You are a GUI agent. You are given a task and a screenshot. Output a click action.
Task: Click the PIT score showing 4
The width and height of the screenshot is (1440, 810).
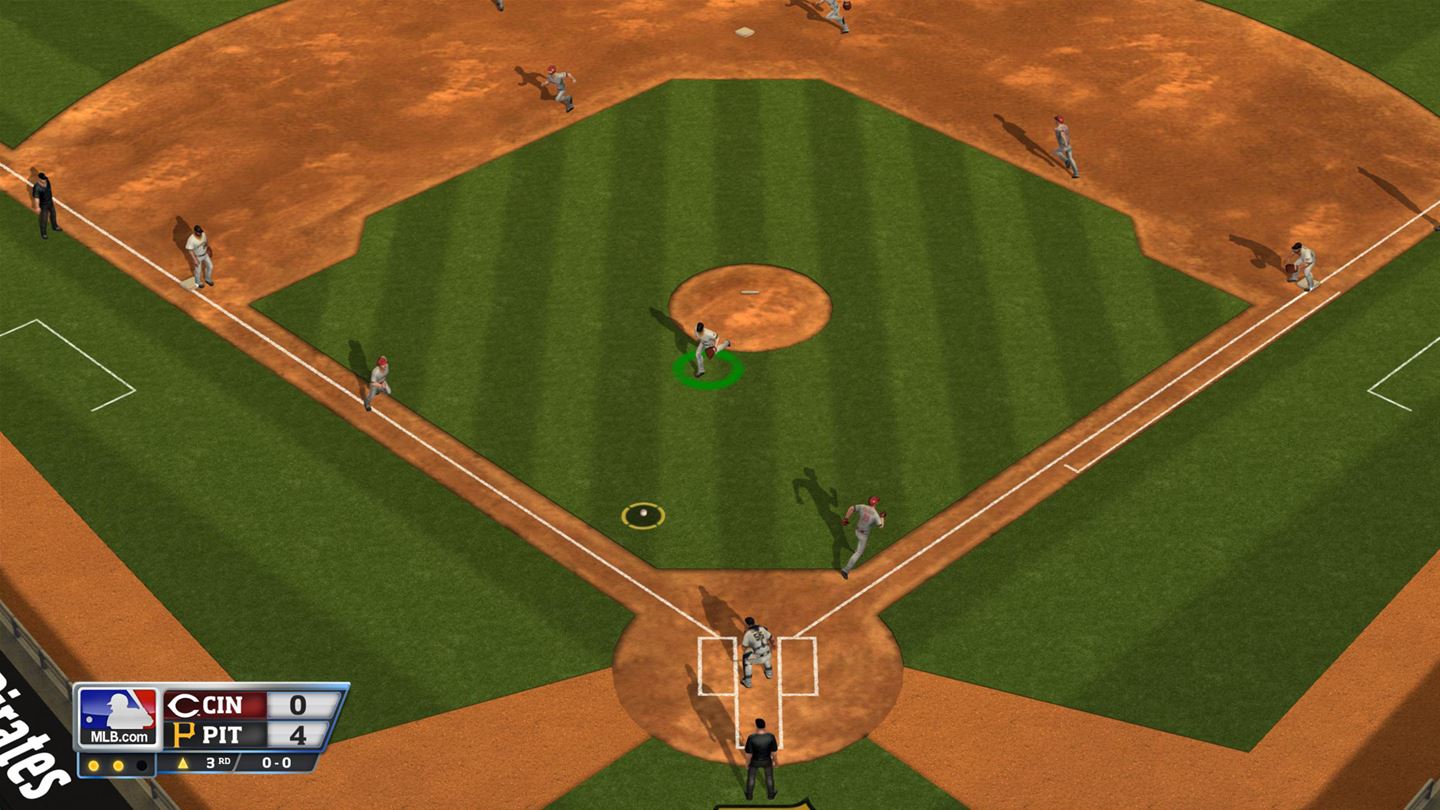click(x=300, y=734)
